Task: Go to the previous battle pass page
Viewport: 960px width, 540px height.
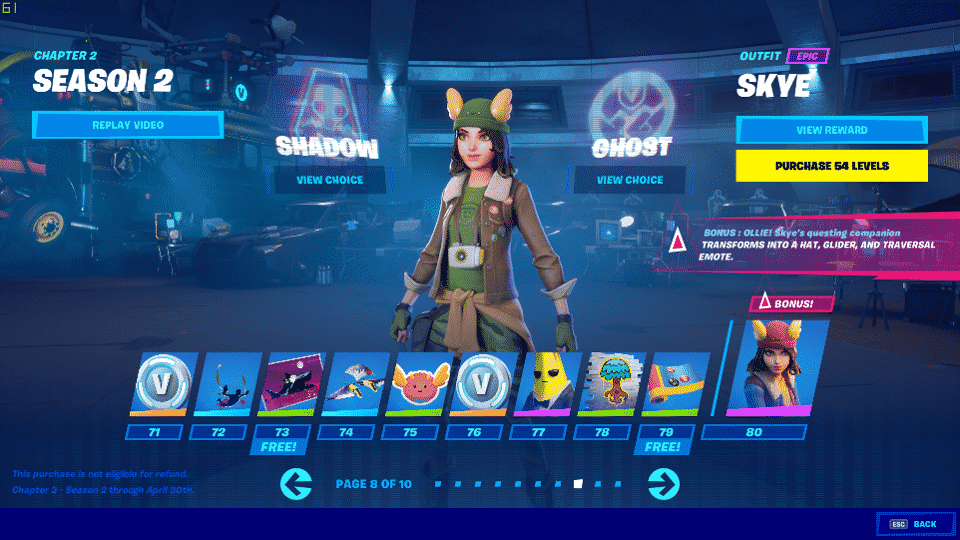Action: [x=297, y=484]
